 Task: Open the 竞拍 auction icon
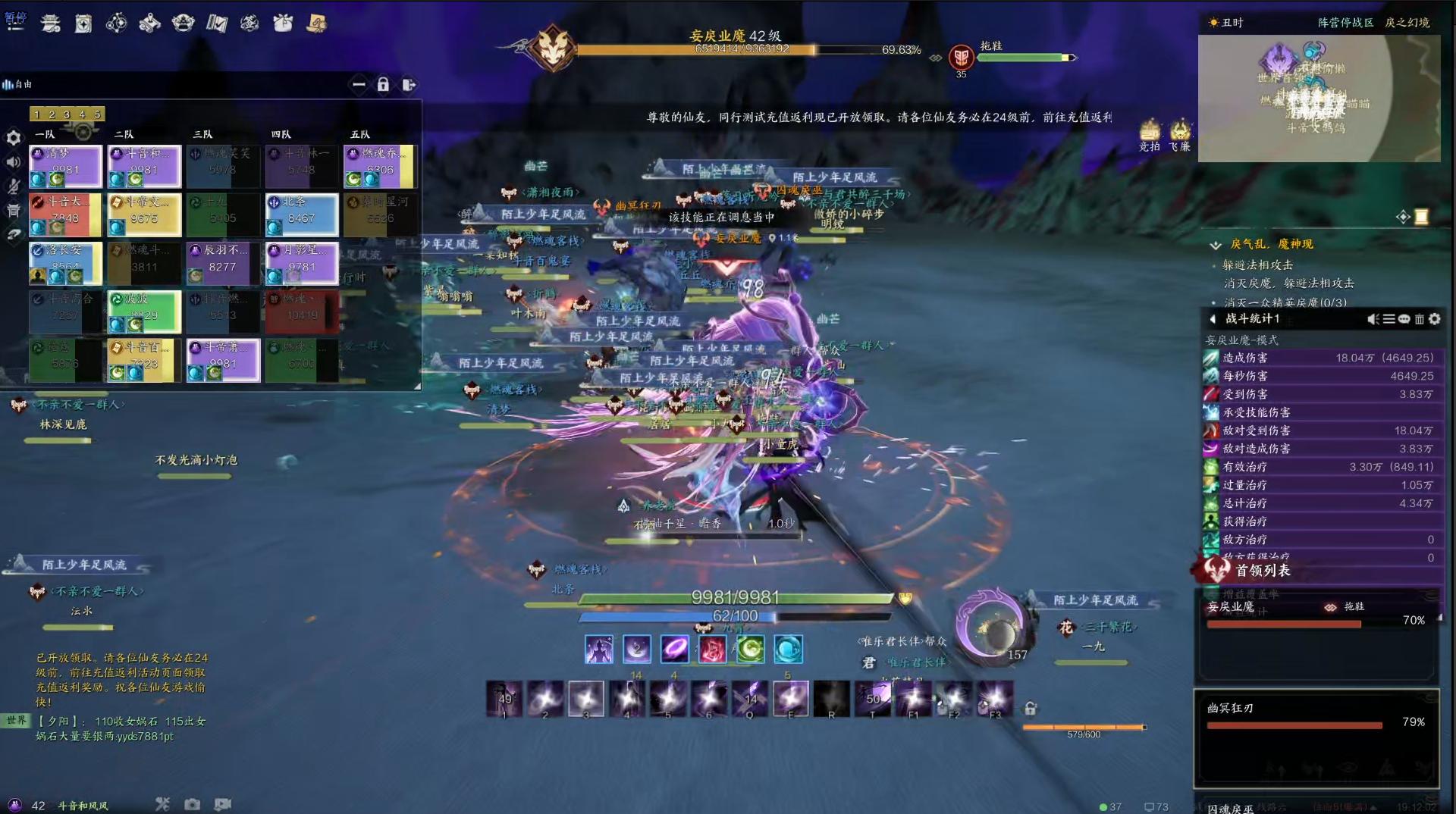[x=1150, y=134]
